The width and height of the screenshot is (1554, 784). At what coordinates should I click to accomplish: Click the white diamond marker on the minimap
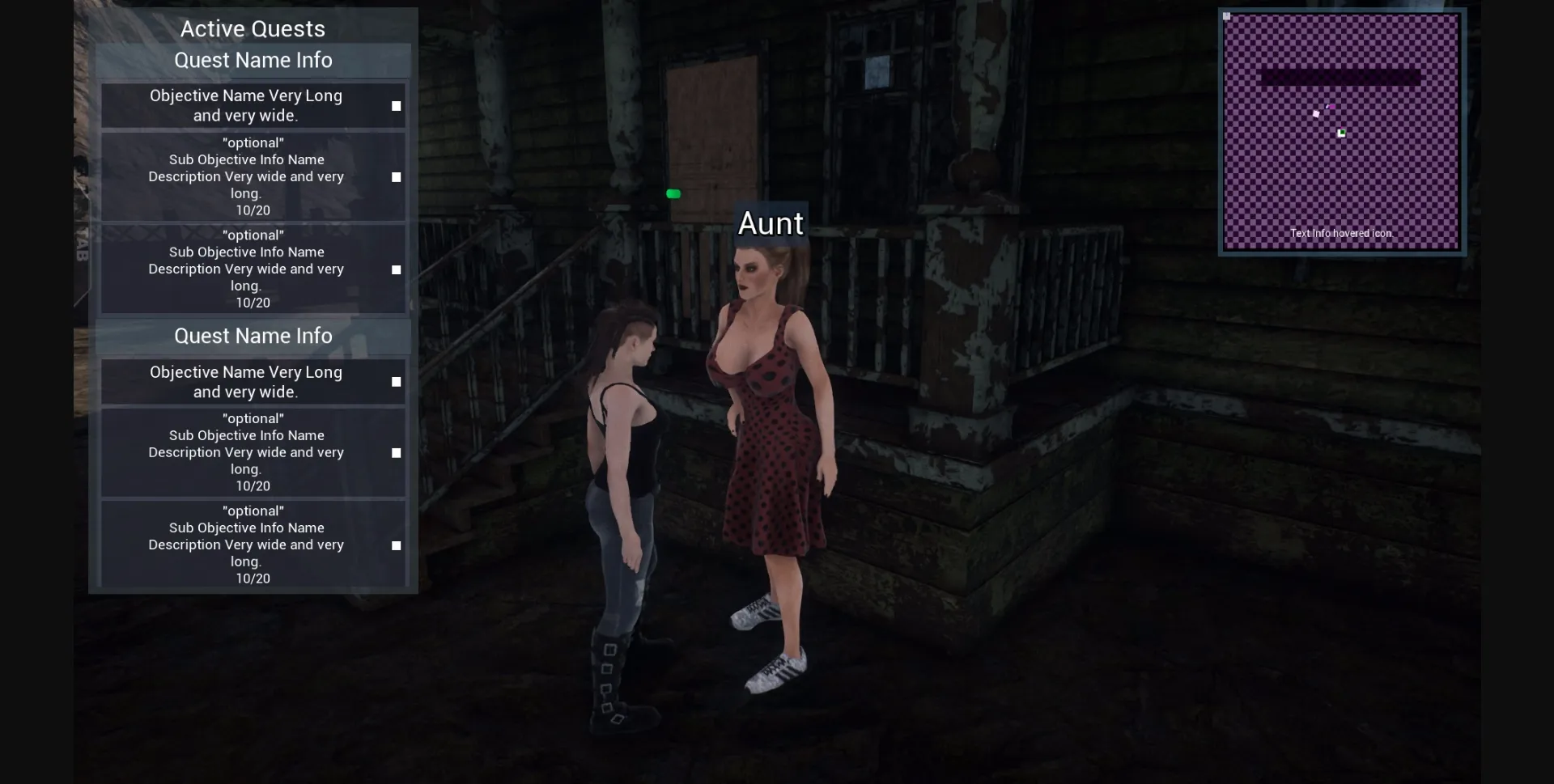(1316, 113)
